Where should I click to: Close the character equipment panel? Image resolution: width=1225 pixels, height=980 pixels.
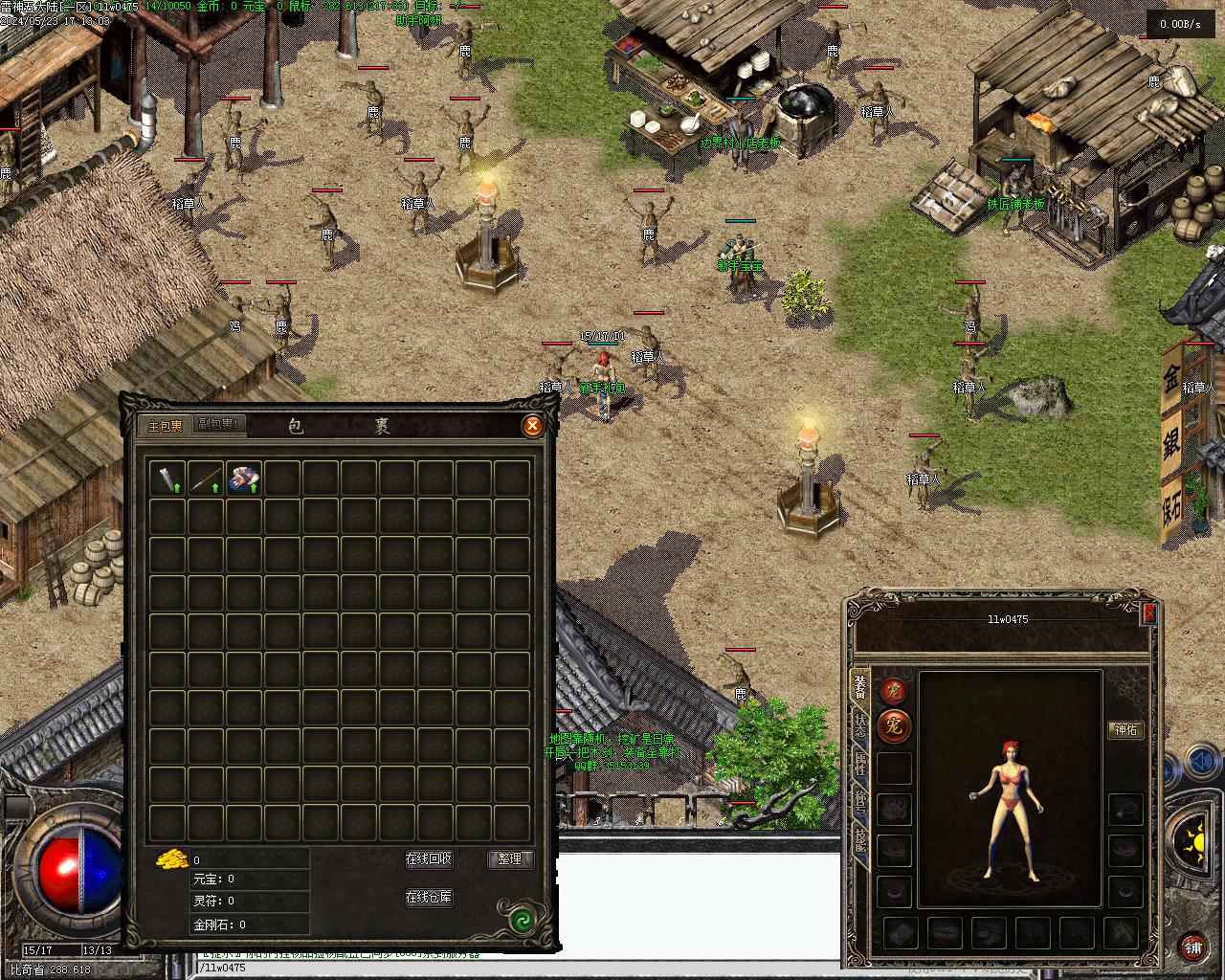[x=1149, y=613]
